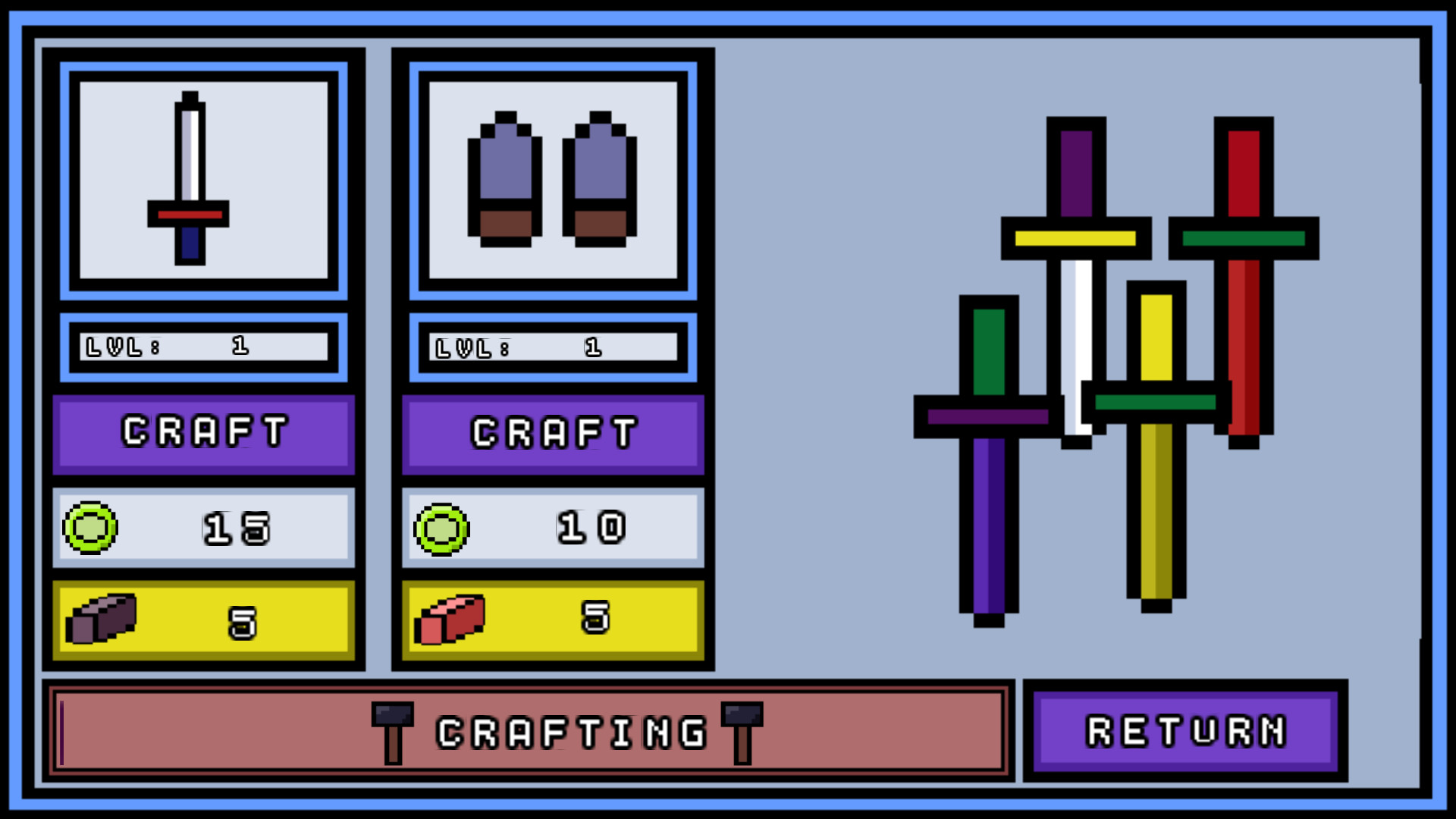Toggle the sword's LVL 1 indicator

[x=203, y=347]
